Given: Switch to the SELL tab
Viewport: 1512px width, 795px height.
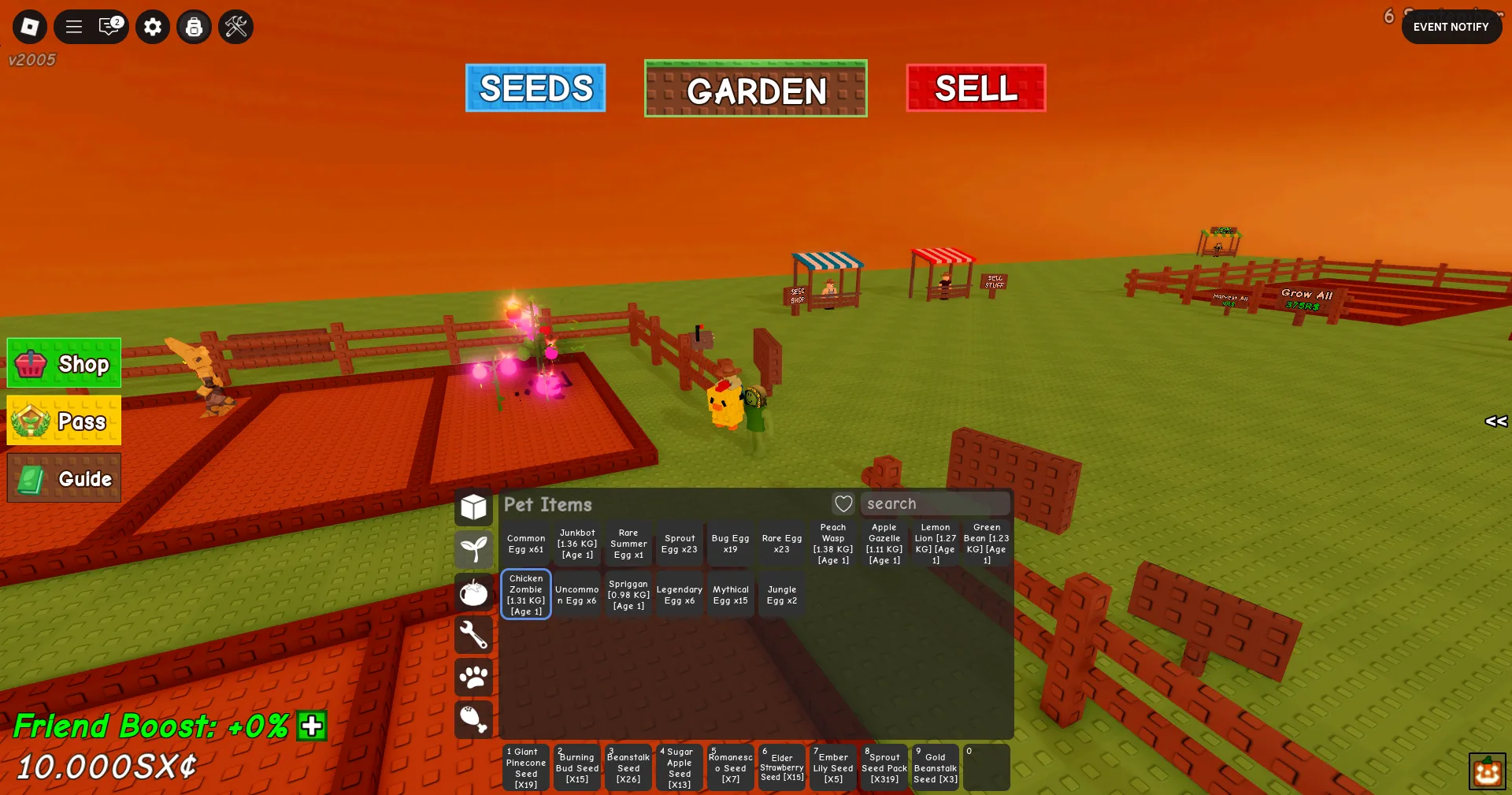Looking at the screenshot, I should click(x=975, y=89).
